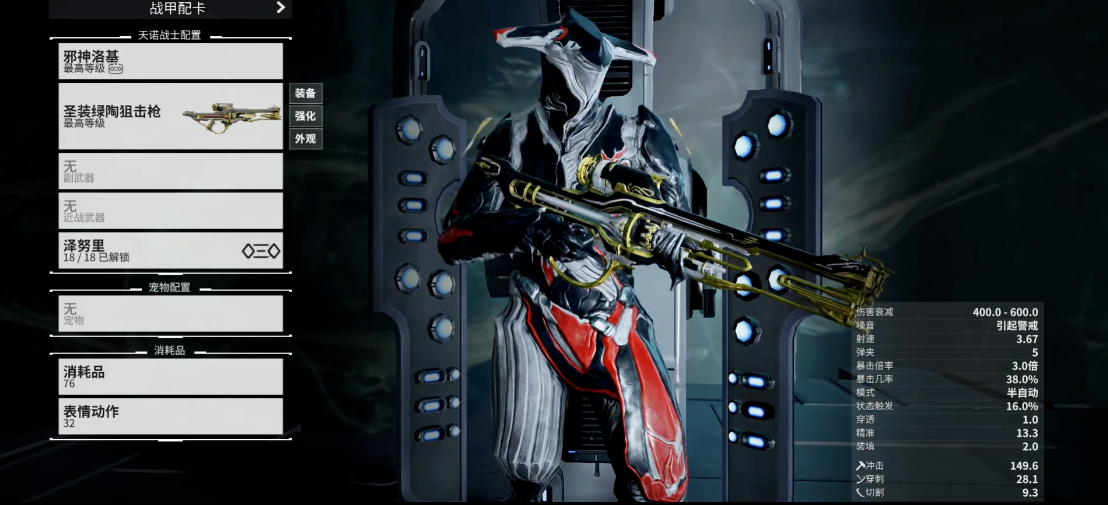This screenshot has height=505, width=1108.
Task: Open the 表情动作 emotes slot
Action: [x=170, y=416]
